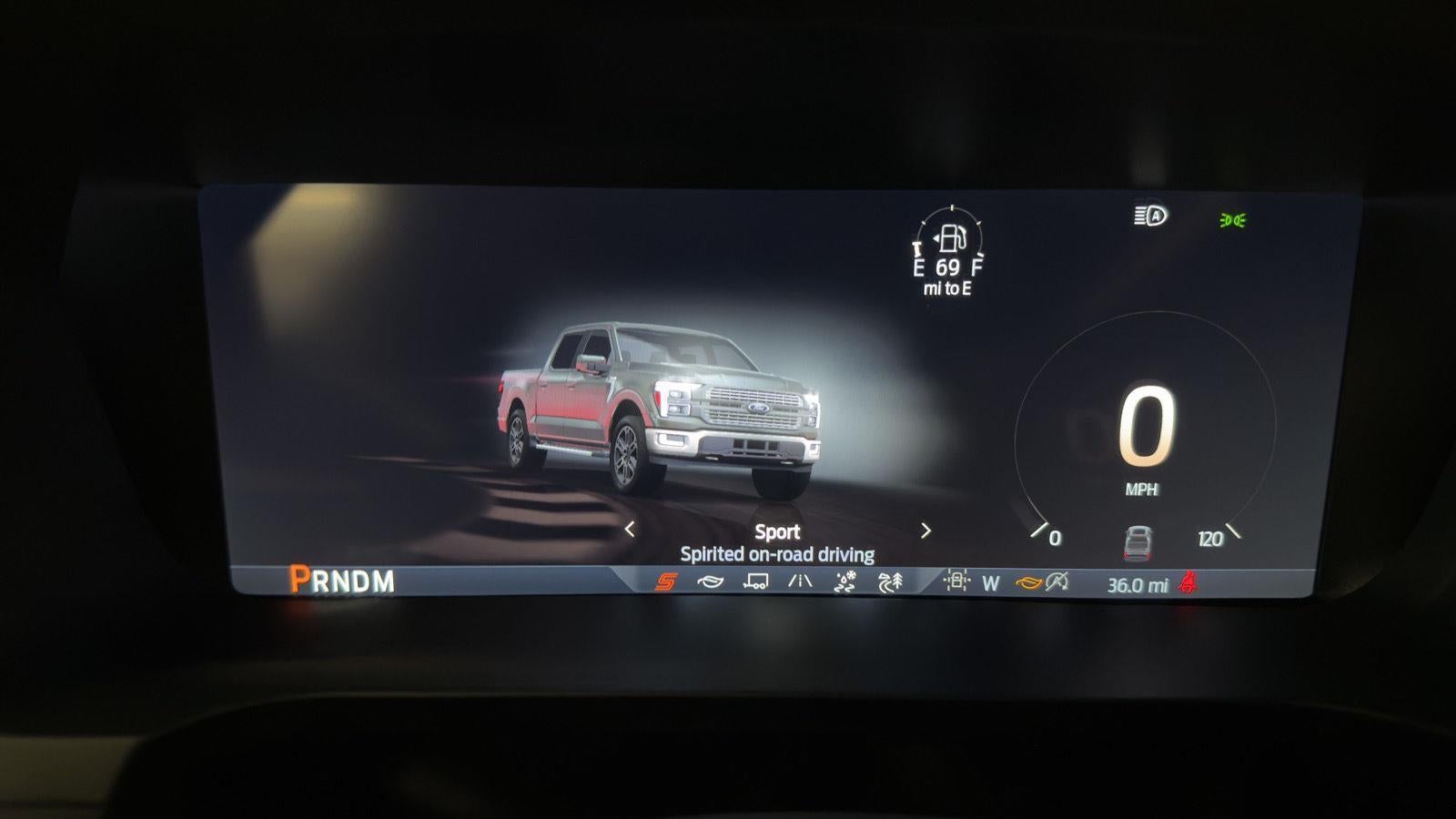The image size is (1456, 819).
Task: Select the Slippery snowflake drive mode icon
Action: [x=844, y=582]
